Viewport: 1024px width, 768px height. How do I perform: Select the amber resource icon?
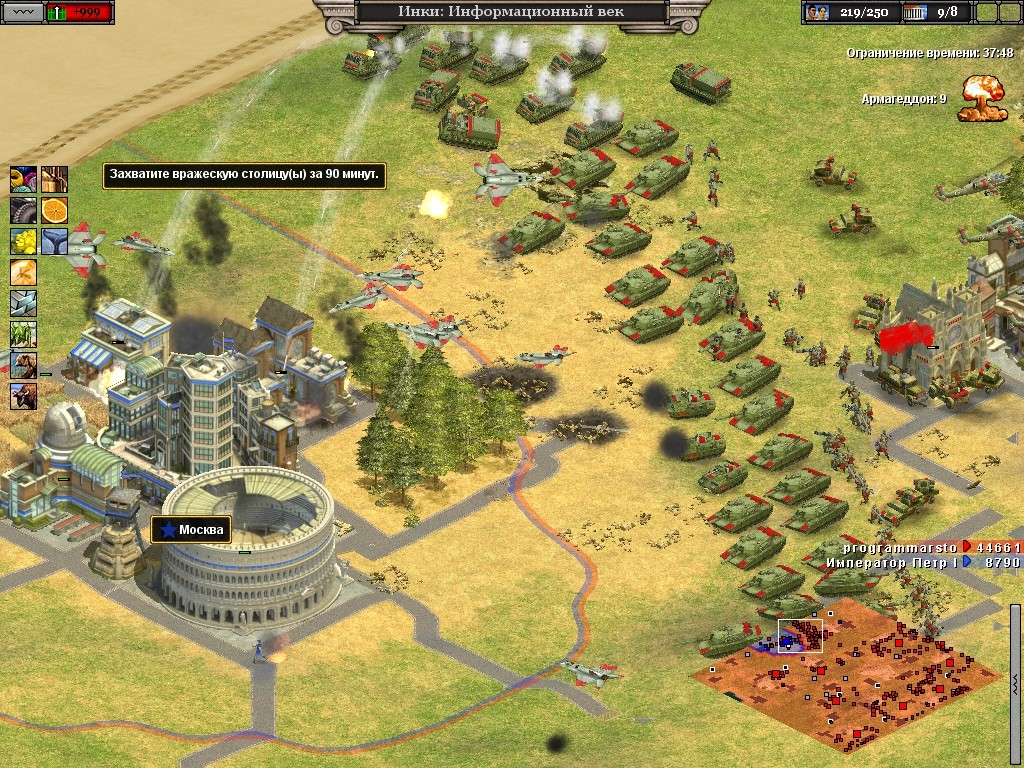tap(23, 272)
